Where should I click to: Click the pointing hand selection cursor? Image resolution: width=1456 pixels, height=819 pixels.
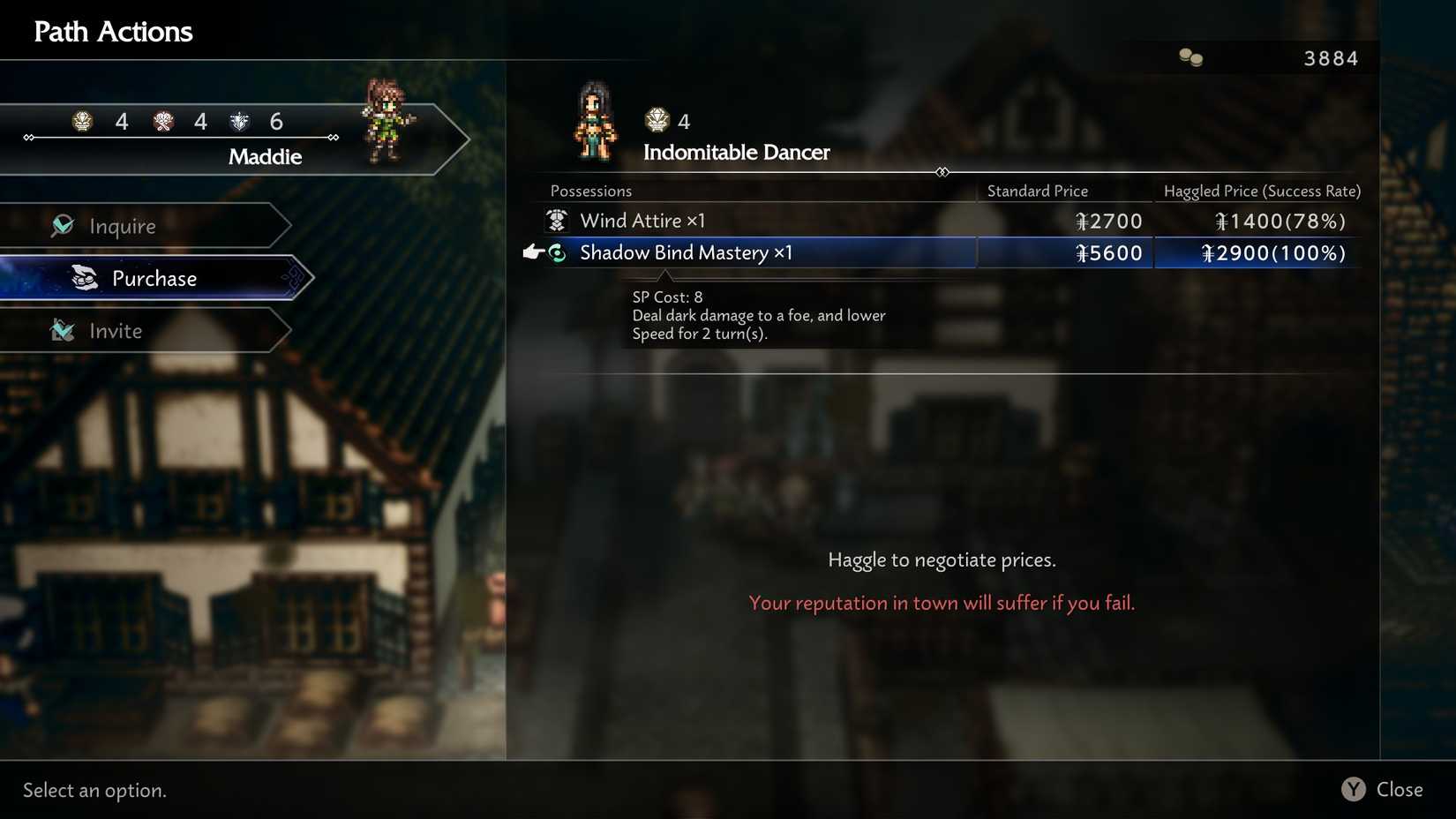pos(531,252)
